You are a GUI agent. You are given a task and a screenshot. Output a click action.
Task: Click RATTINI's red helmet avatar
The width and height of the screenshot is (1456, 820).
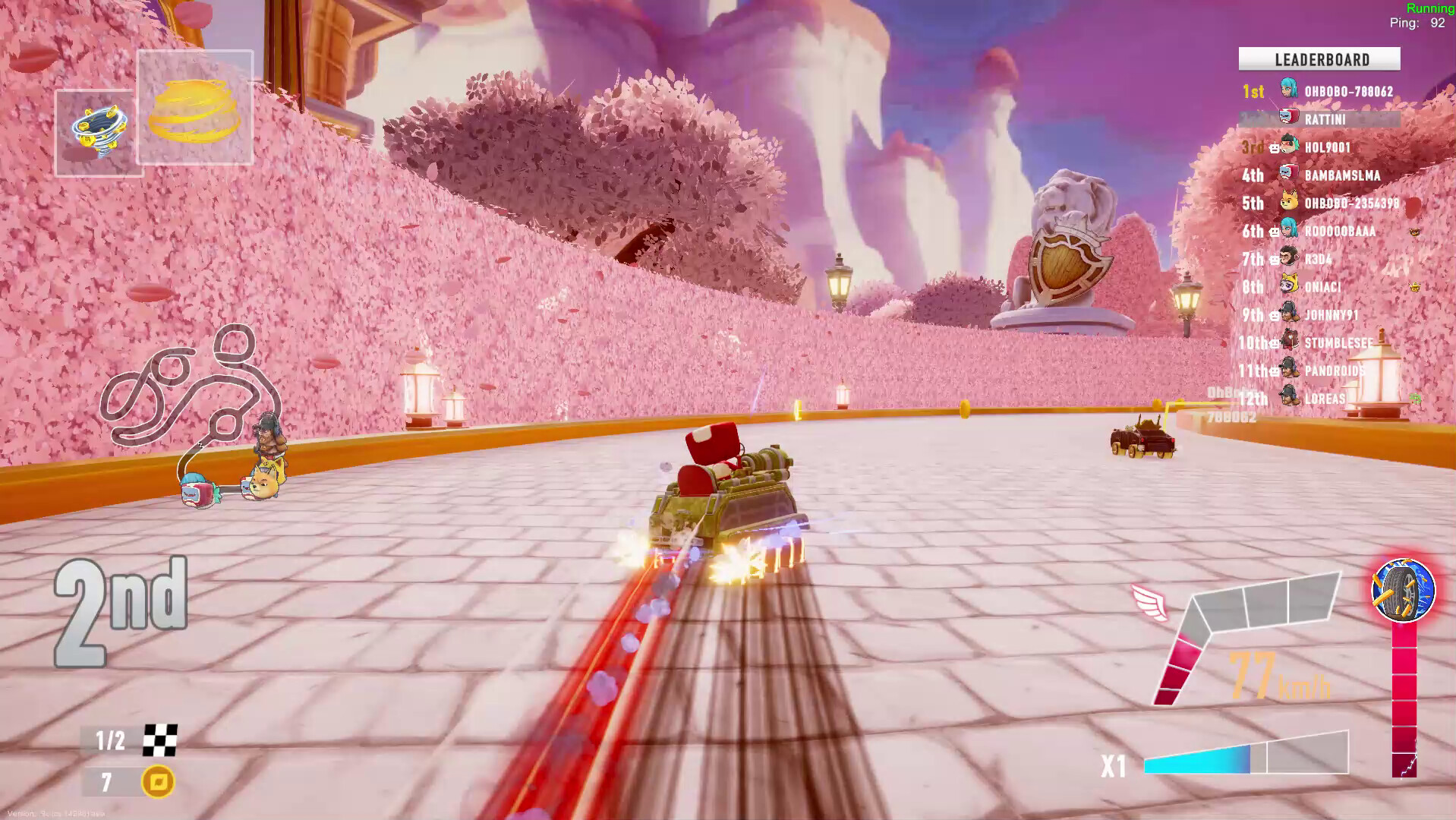(1288, 116)
